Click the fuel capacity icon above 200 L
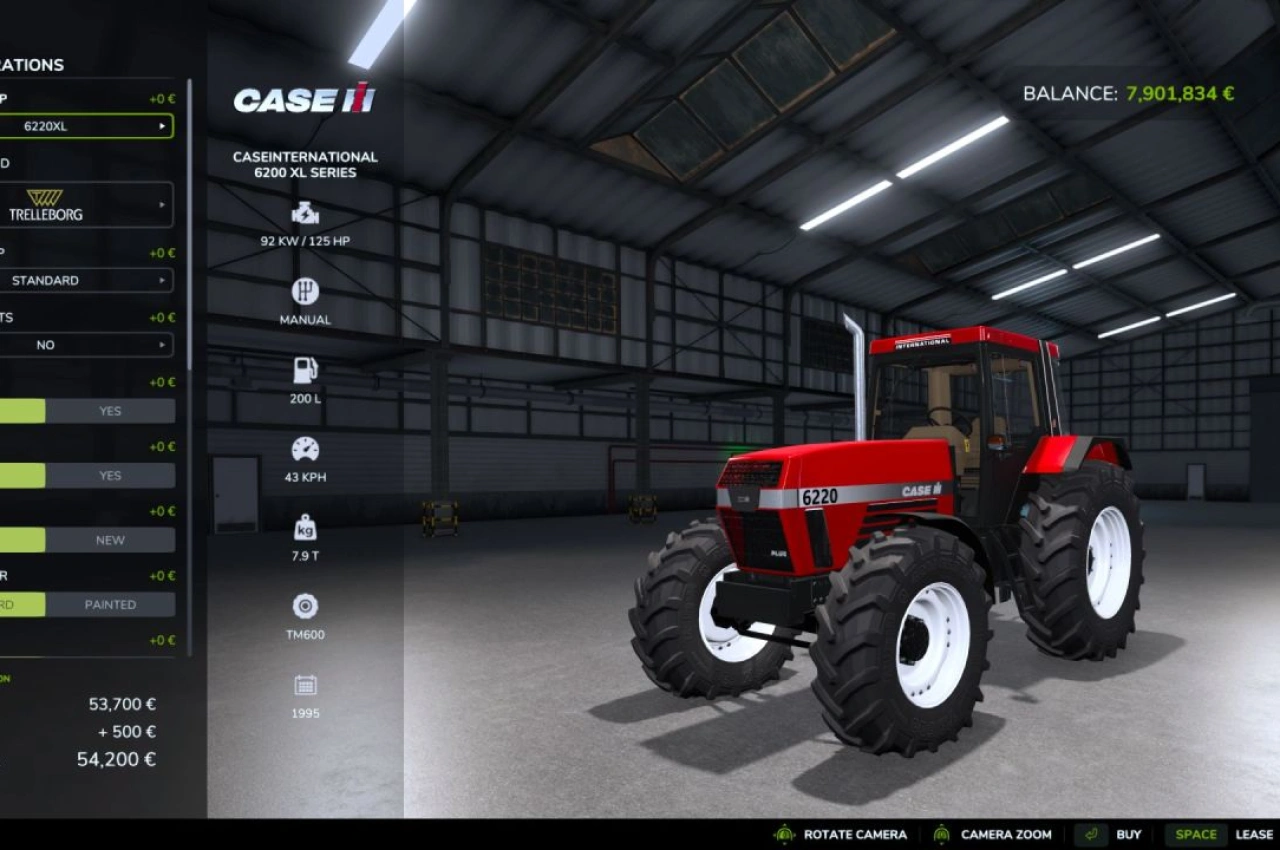The image size is (1280, 850). pos(304,370)
